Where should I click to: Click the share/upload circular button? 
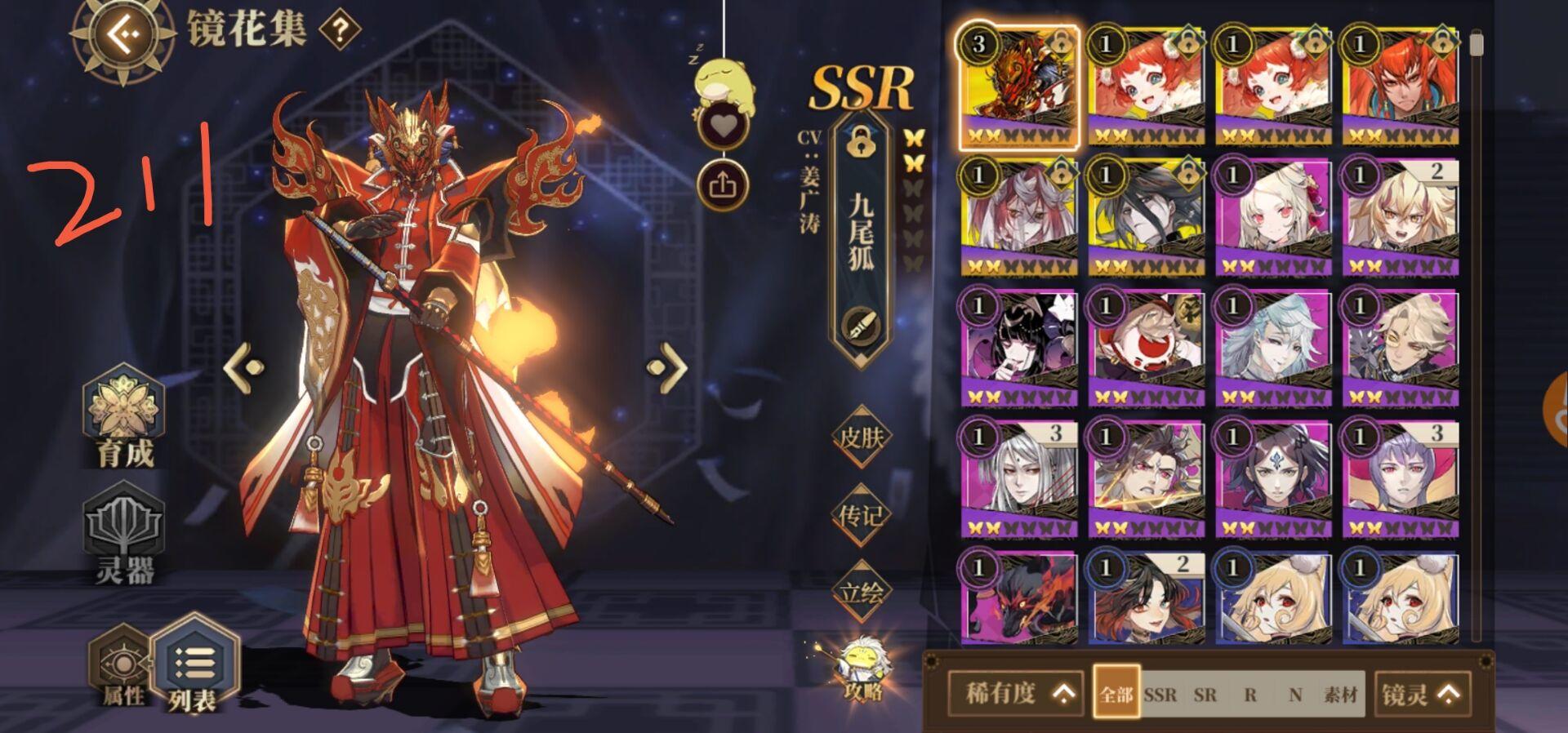coord(722,181)
